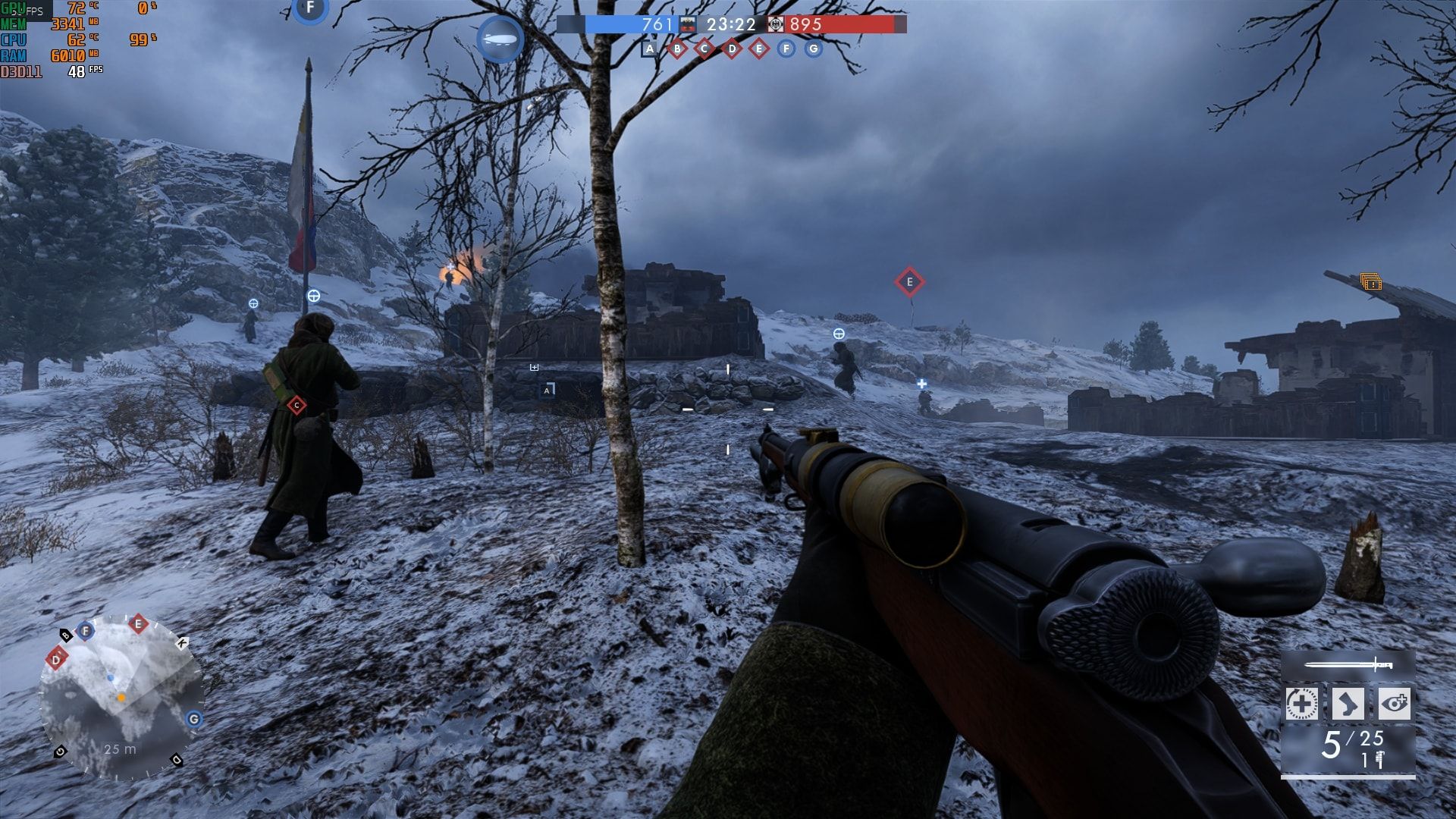Select the bayonet melee weapon slot
The width and height of the screenshot is (1456, 819).
(x=1348, y=666)
